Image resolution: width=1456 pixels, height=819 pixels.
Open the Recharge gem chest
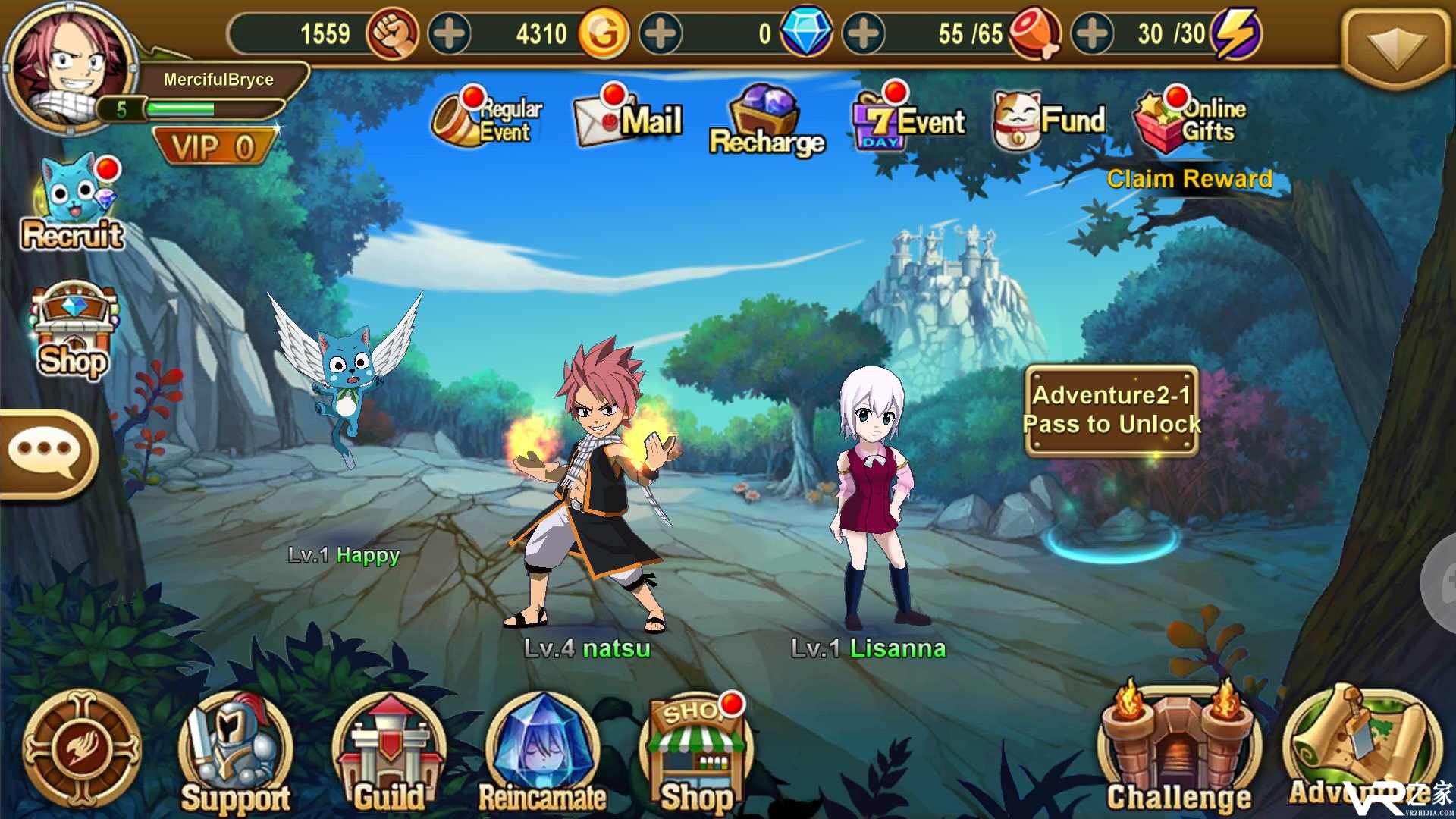766,121
